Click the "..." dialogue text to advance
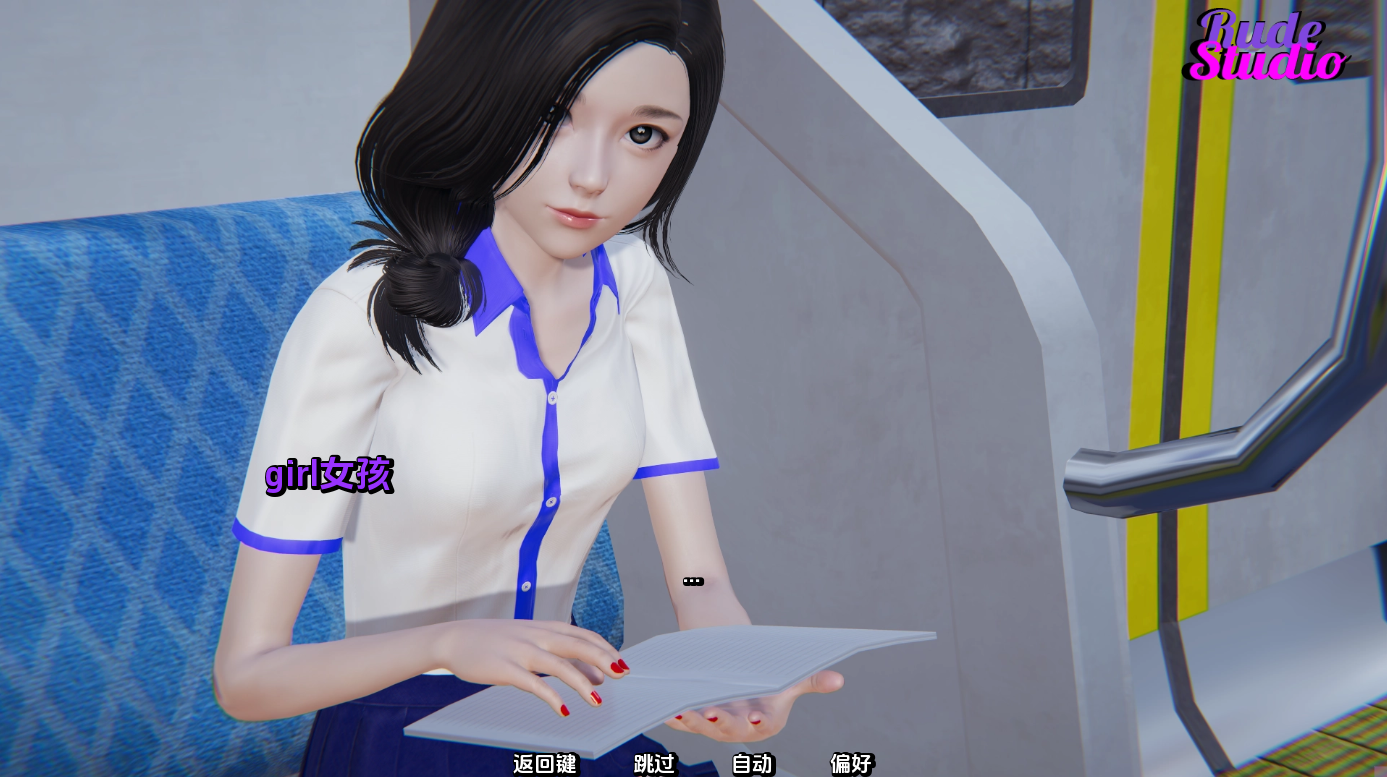This screenshot has width=1387, height=777. 692,580
